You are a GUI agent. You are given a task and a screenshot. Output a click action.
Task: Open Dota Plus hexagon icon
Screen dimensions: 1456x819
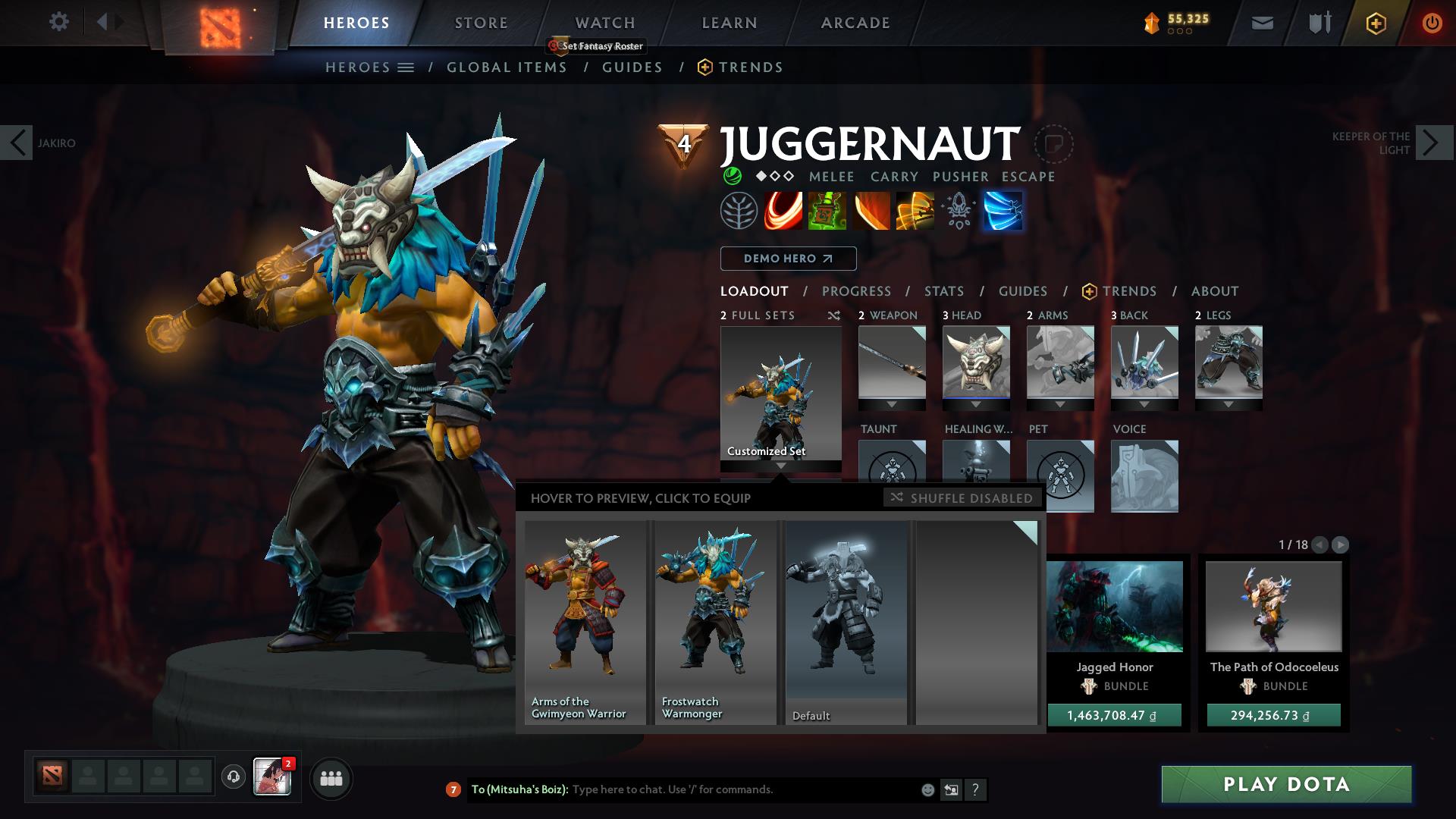(x=1374, y=22)
